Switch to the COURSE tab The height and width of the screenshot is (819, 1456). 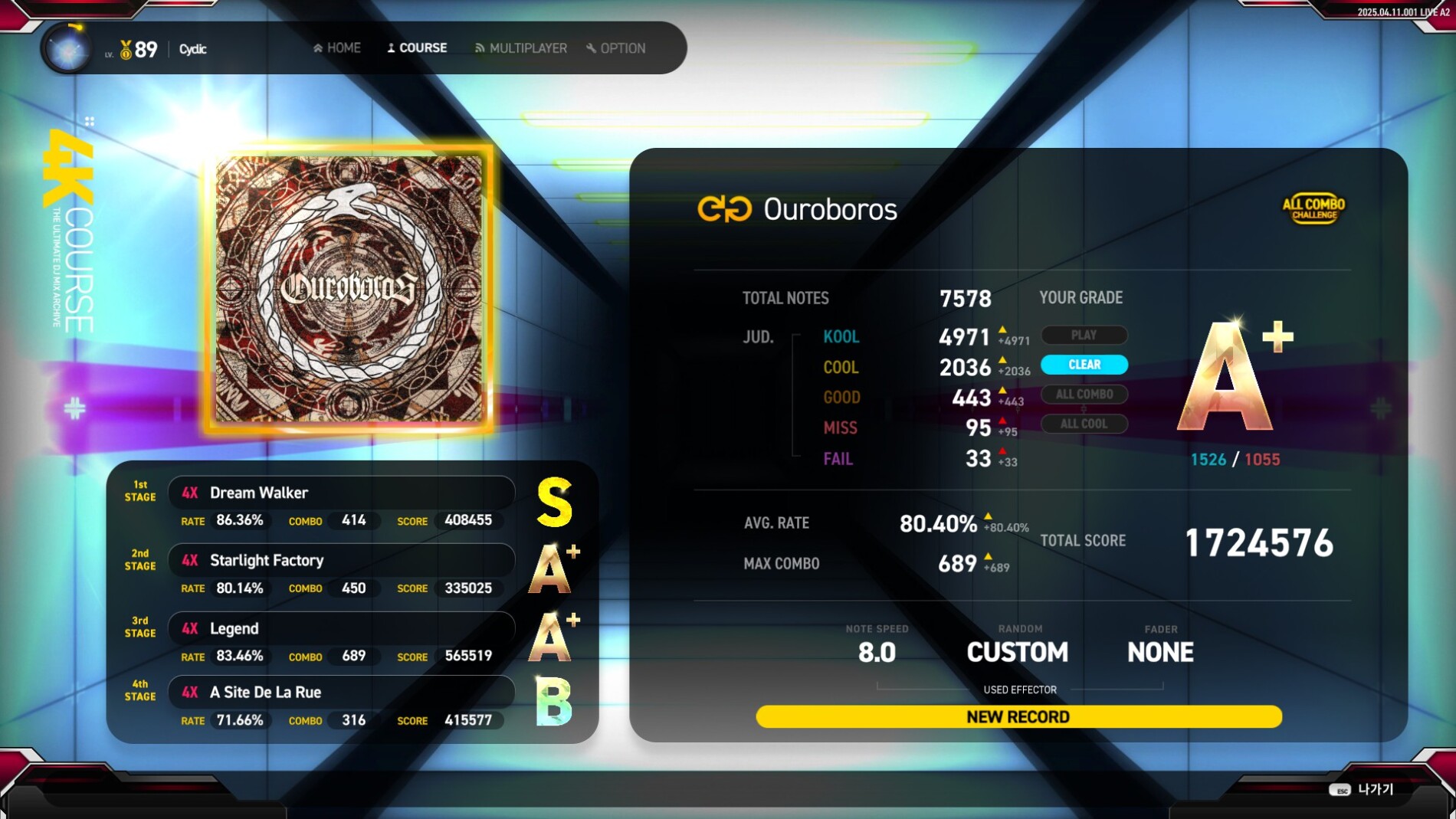tap(417, 48)
